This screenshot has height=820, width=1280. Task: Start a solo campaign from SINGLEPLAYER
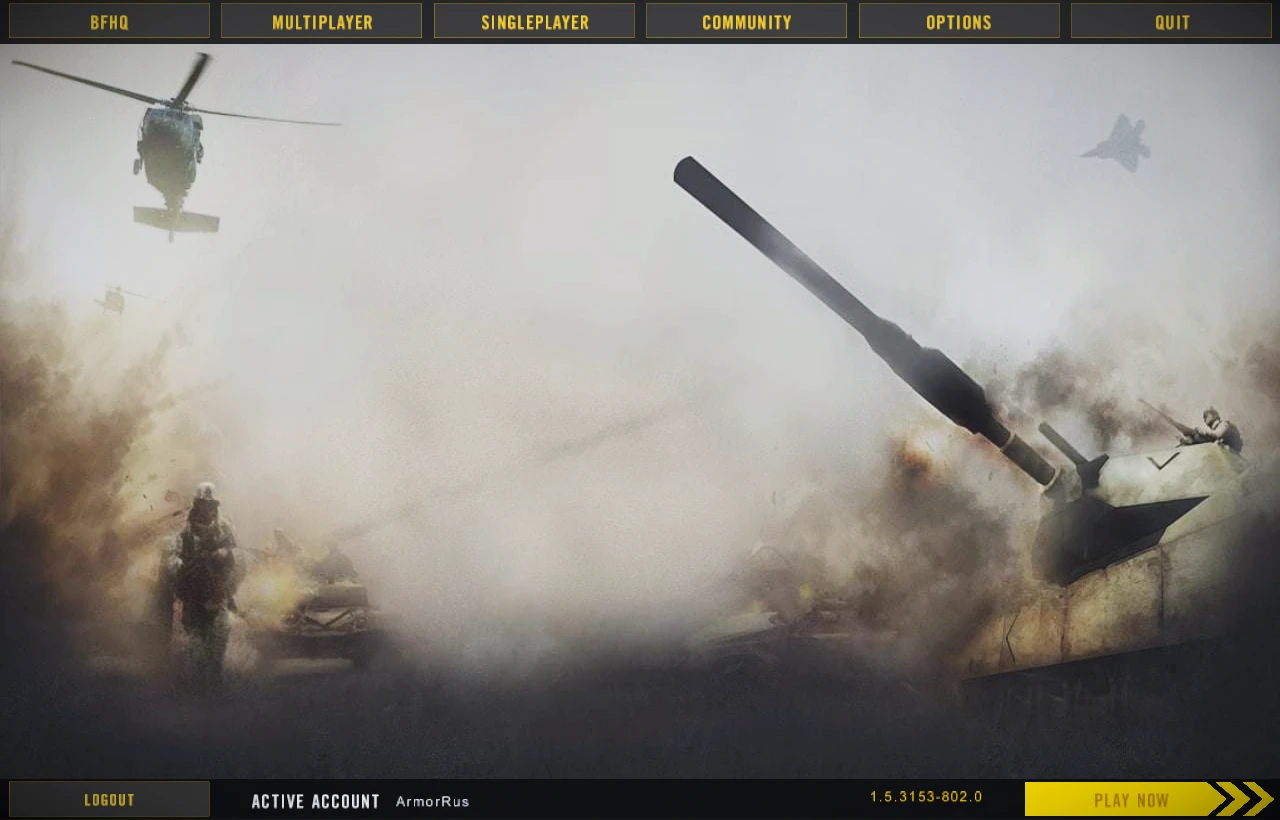tap(534, 20)
